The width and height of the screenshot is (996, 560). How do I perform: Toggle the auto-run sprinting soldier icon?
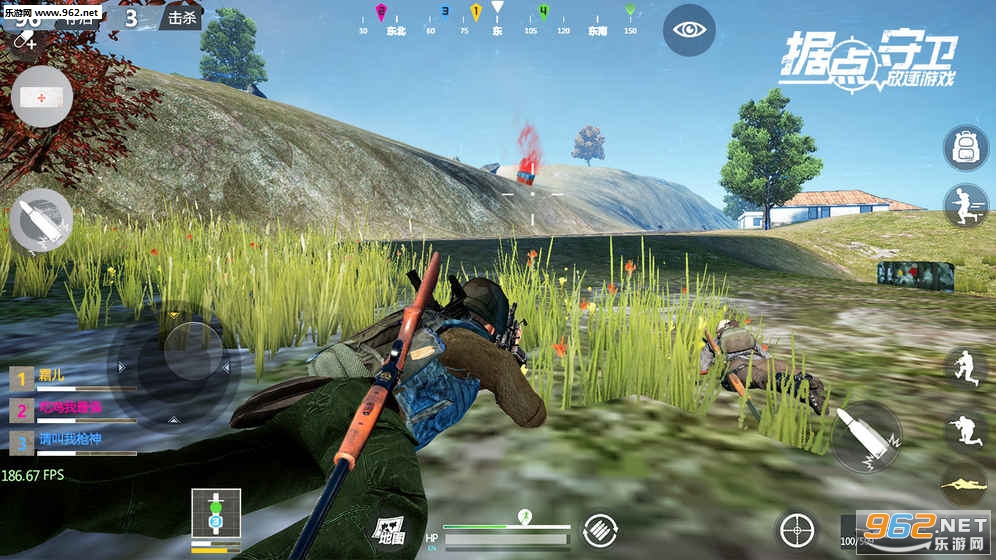pyautogui.click(x=965, y=205)
